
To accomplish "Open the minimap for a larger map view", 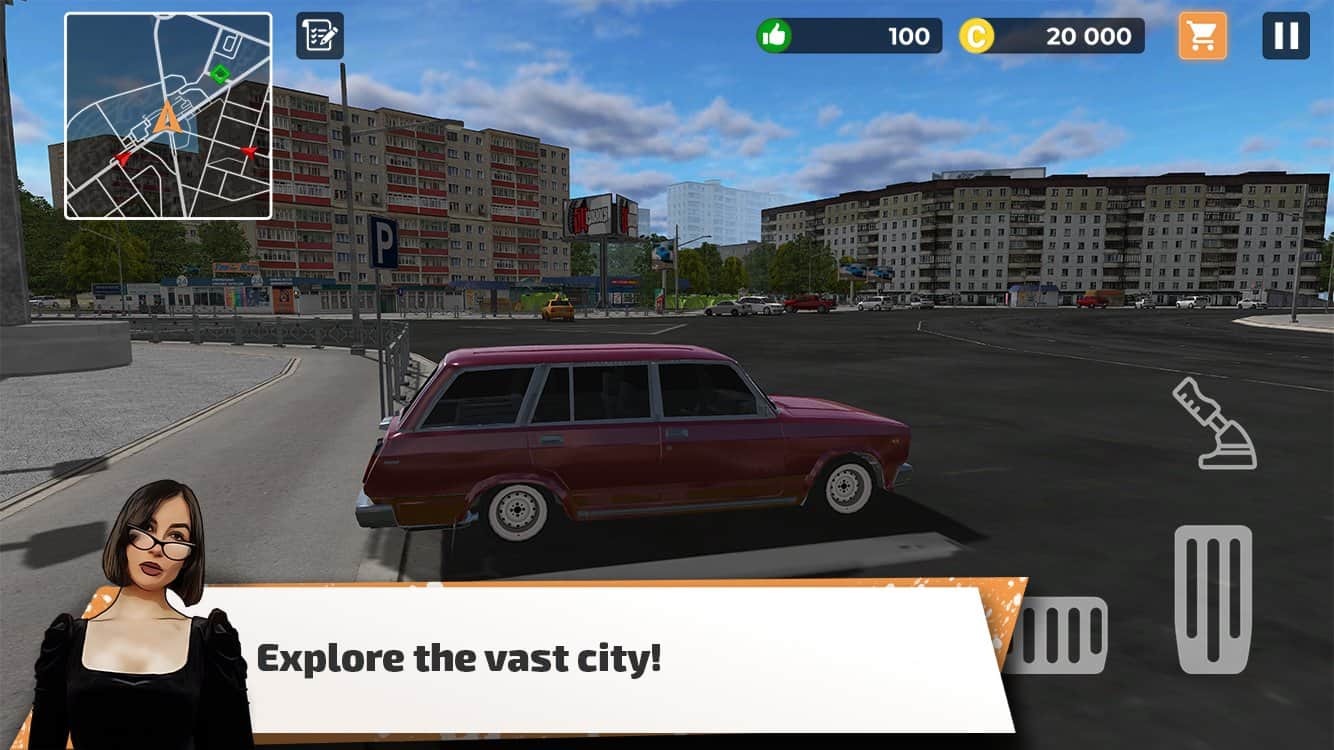I will tap(167, 112).
